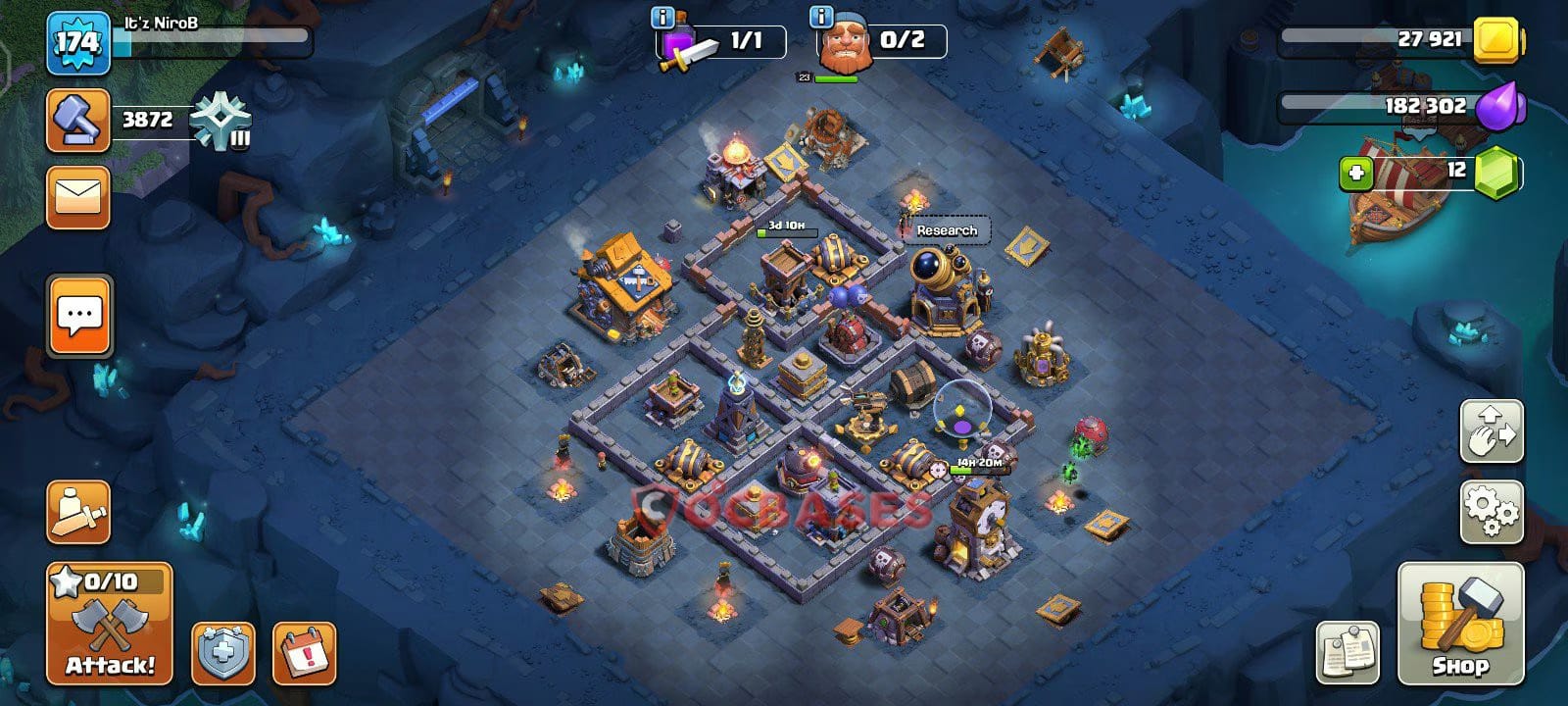Viewport: 1568px width, 706px height.
Task: Select the Battle Machine hero portrait
Action: (848, 46)
